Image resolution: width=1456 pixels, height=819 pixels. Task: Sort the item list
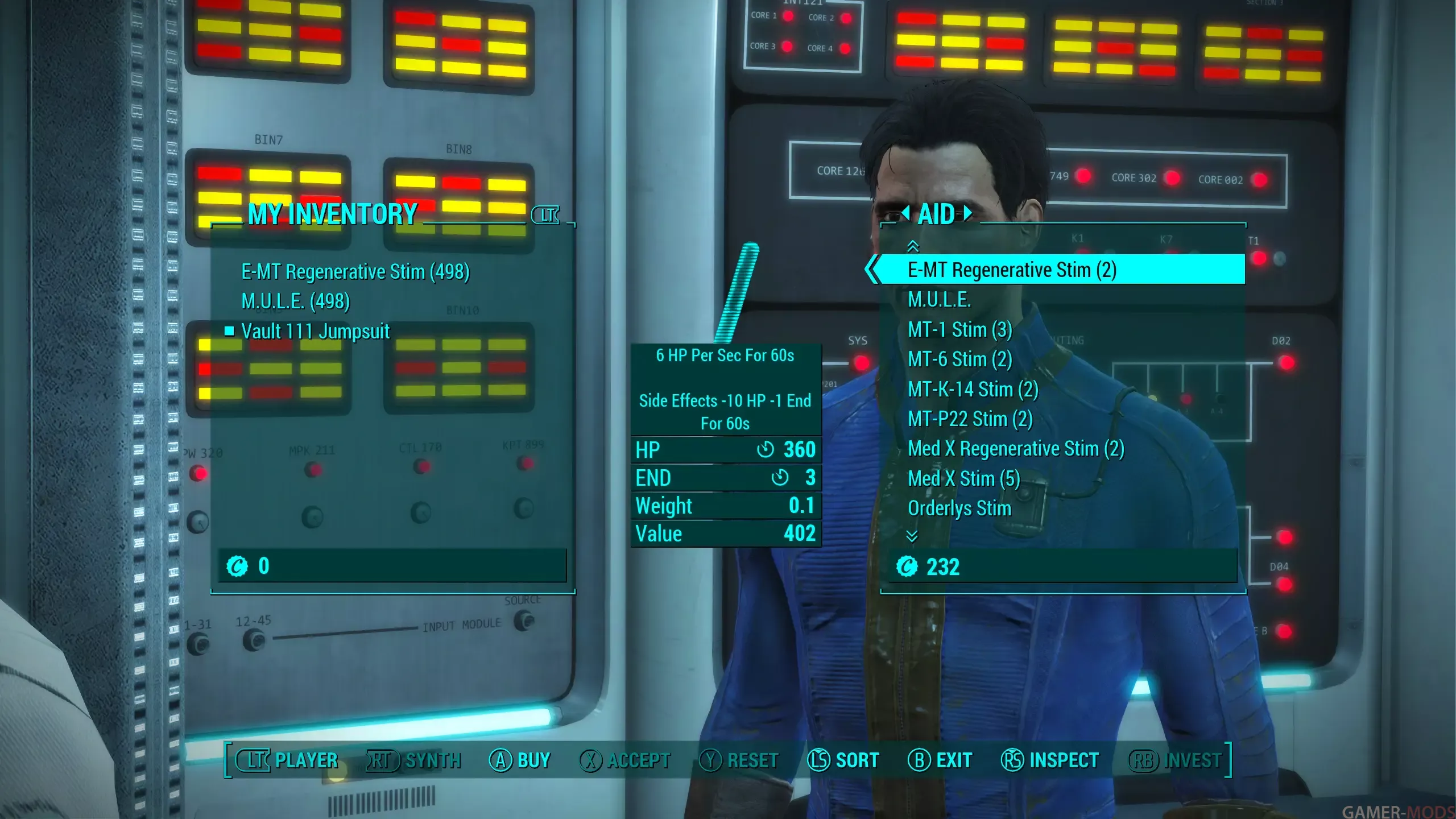pyautogui.click(x=843, y=760)
